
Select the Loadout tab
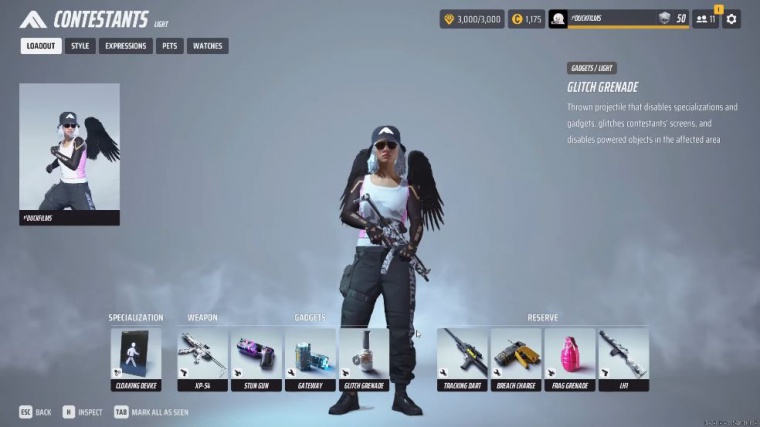tap(41, 46)
